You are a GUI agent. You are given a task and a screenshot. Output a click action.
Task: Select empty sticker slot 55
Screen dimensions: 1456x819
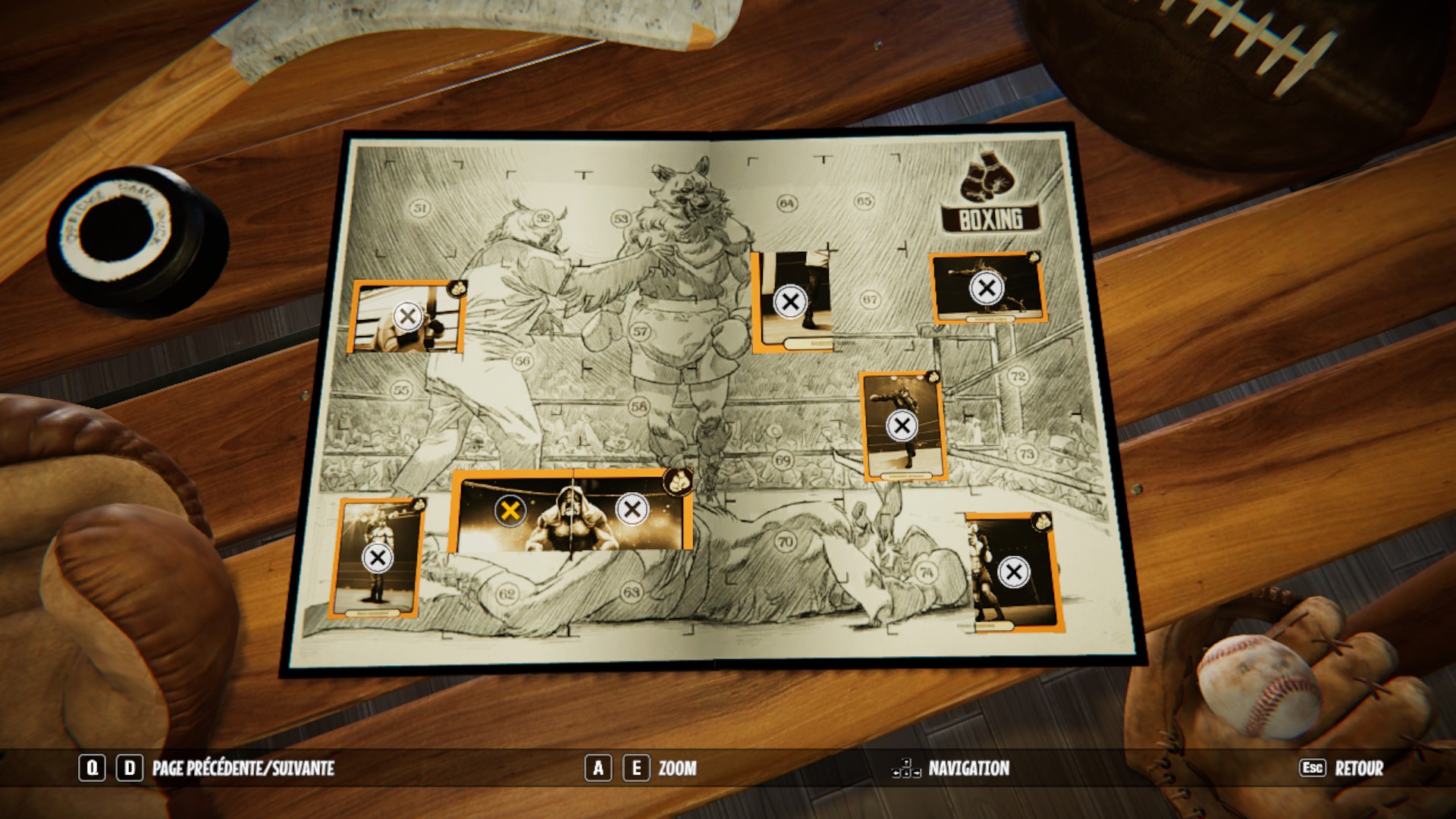click(401, 391)
